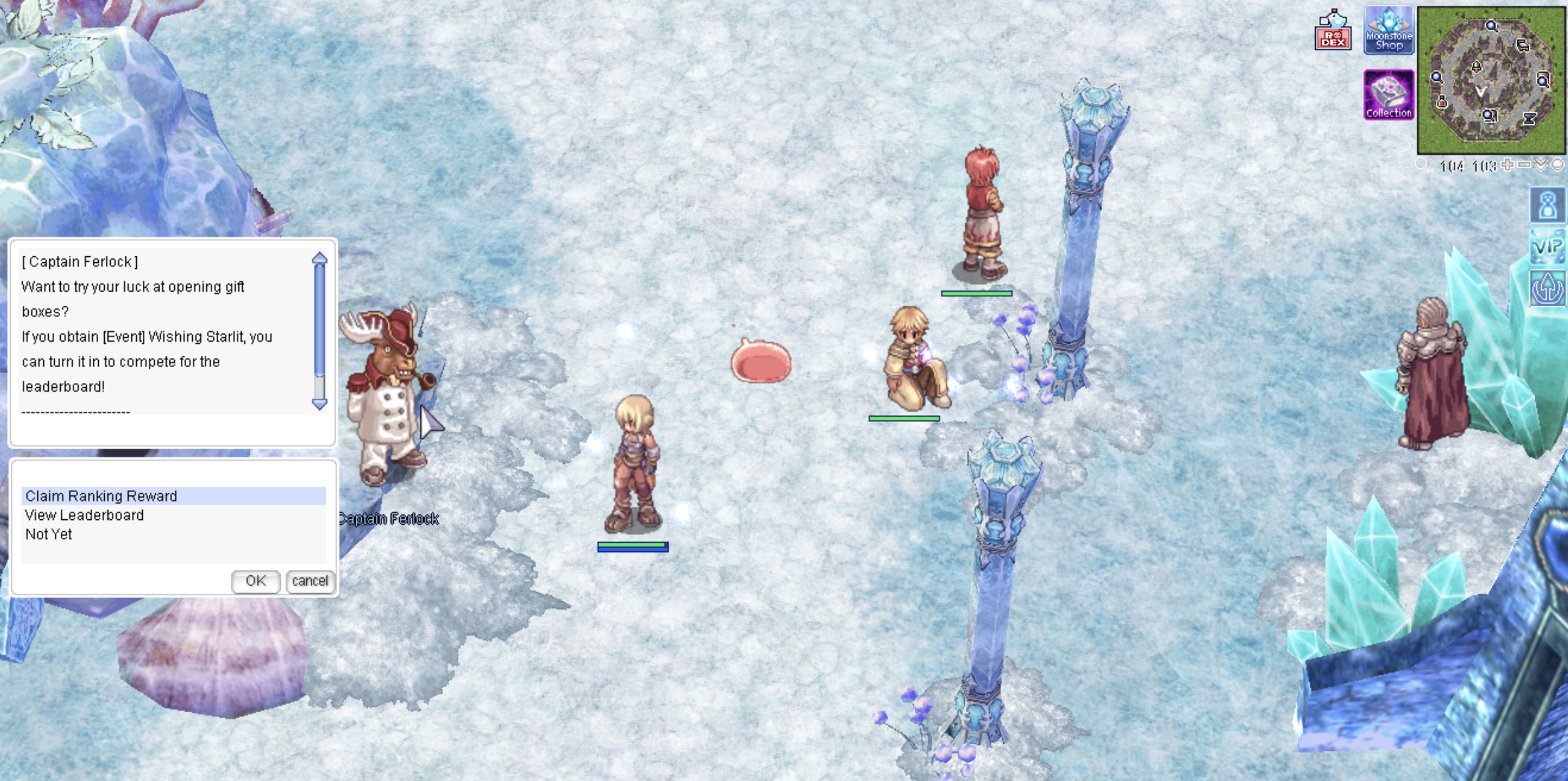Click the double-chevron button under the minimap
The width and height of the screenshot is (1568, 781).
[1541, 164]
